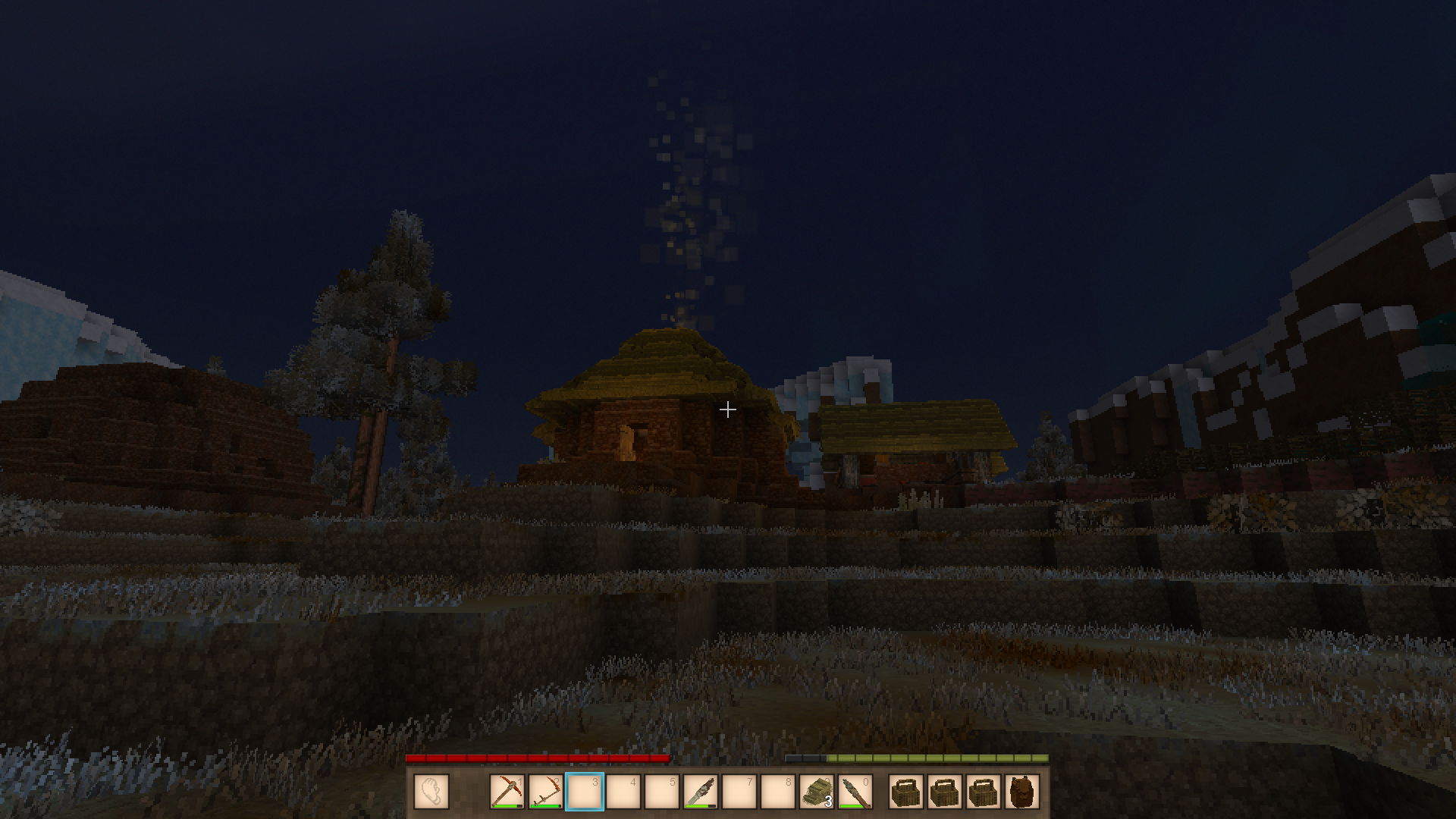Select empty hotbar slot numbered 7

point(739,792)
